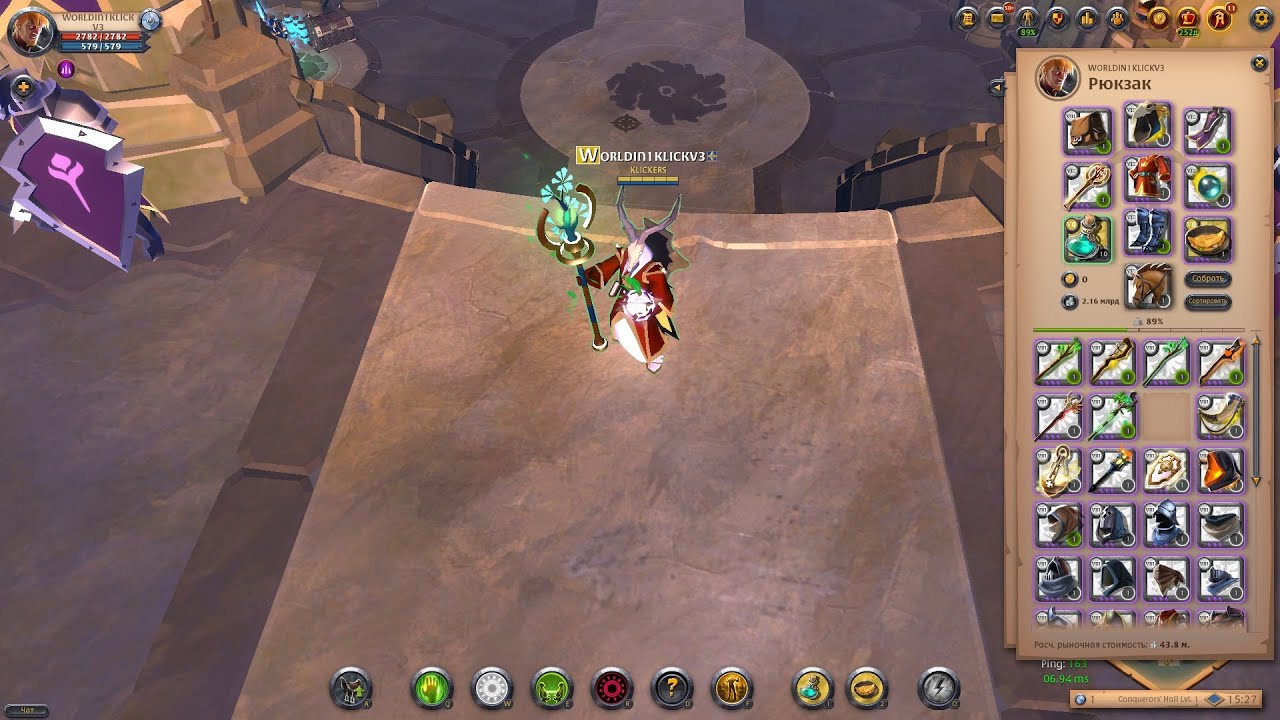1280x720 pixels.
Task: Open the mail envelope icon
Action: 997,18
